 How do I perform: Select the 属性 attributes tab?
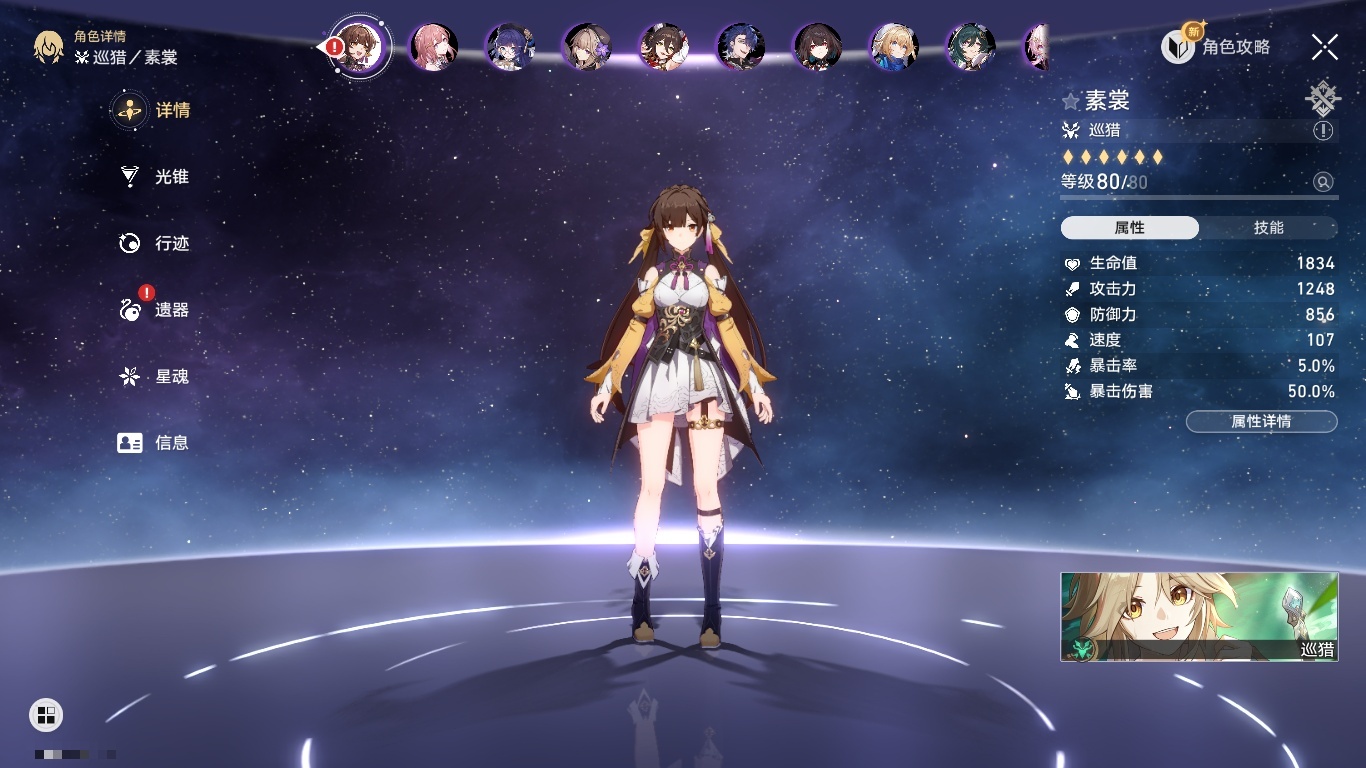[x=1129, y=228]
